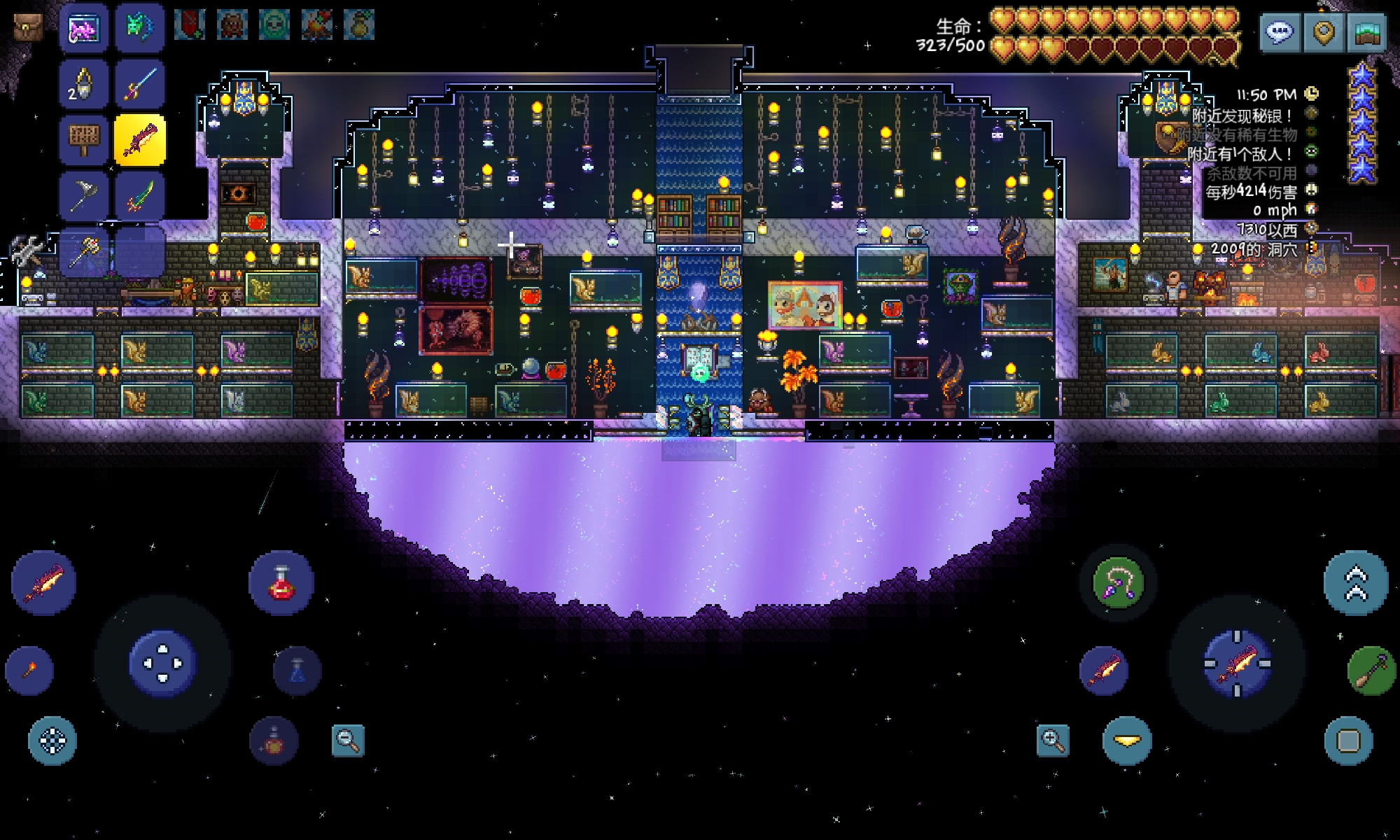Select the rainbow green sword hotbar slot

140,195
